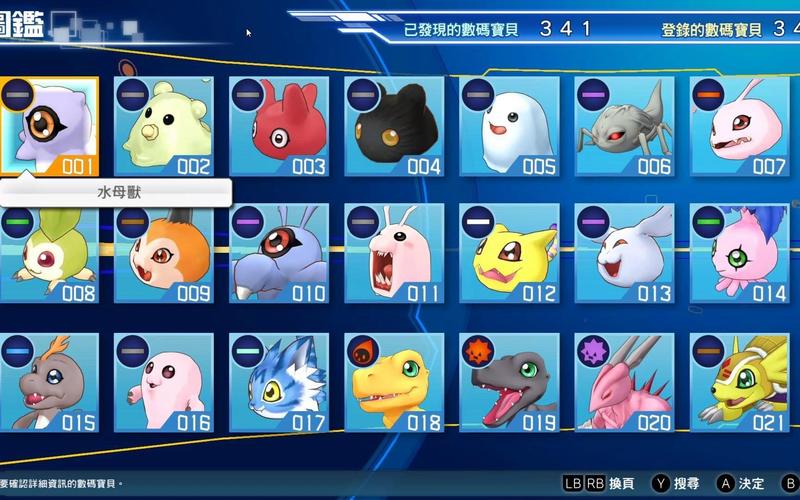Viewport: 800px width, 500px height.
Task: Select gray spider-like Digimon 006
Action: coord(624,126)
